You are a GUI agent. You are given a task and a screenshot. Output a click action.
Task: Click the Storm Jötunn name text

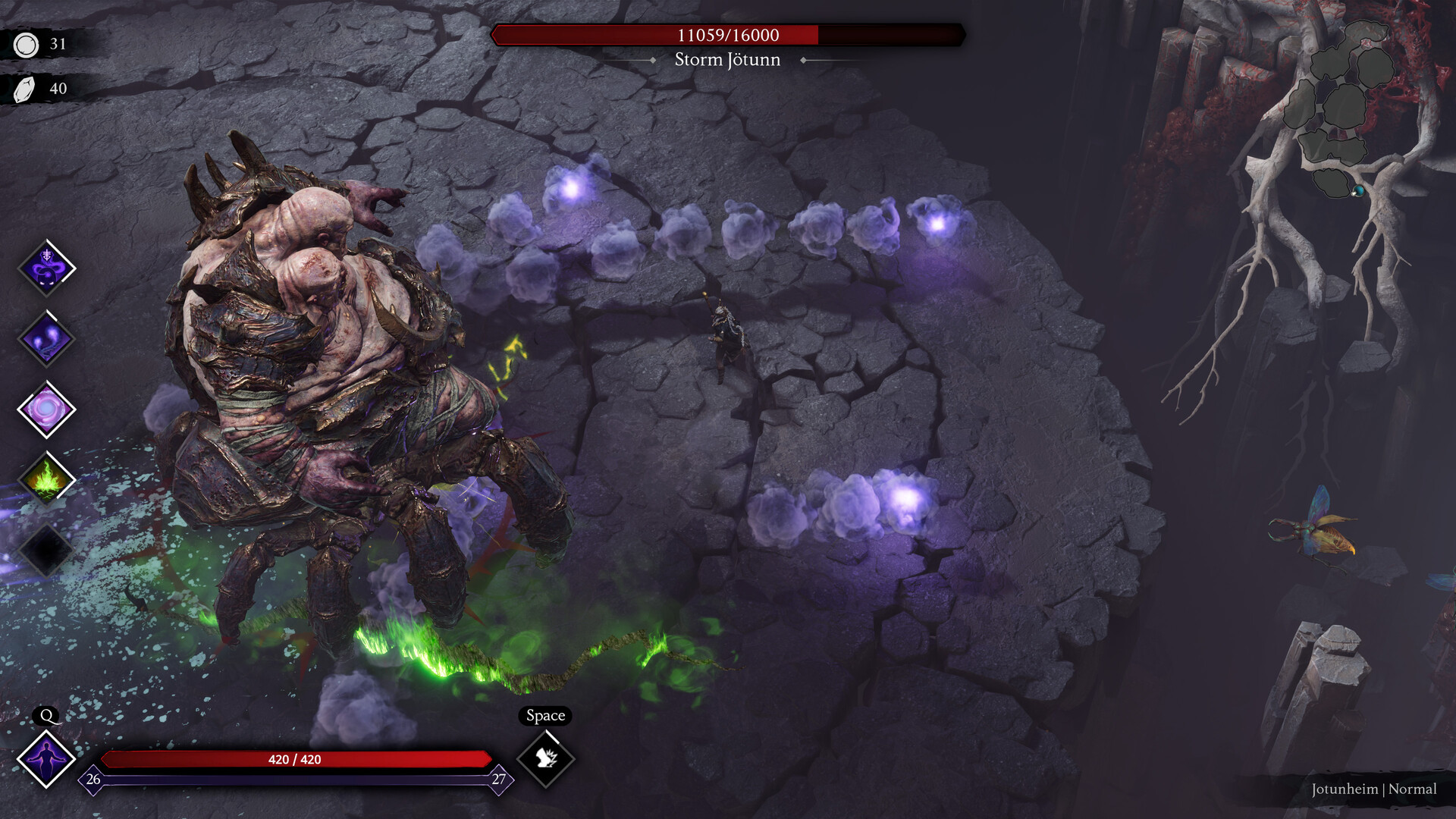[x=728, y=60]
